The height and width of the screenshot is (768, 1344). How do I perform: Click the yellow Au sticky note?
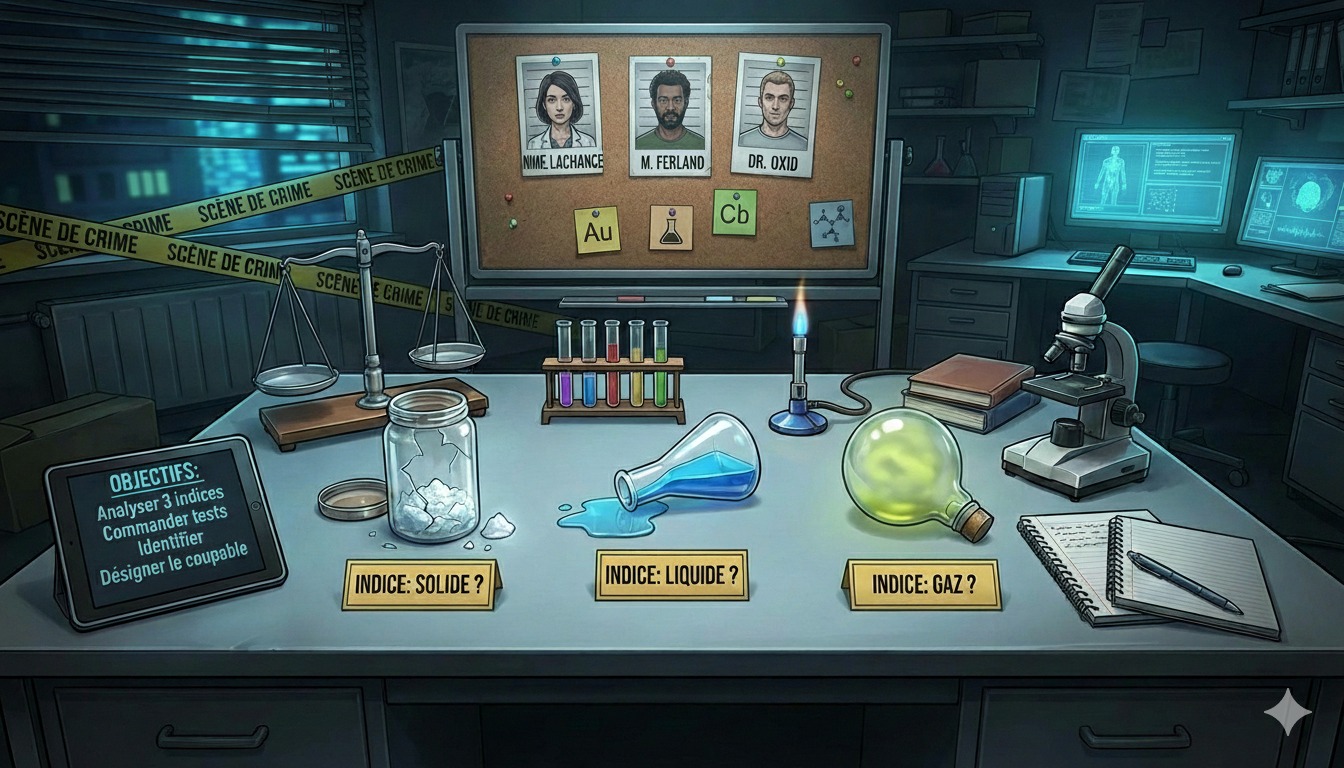(597, 230)
